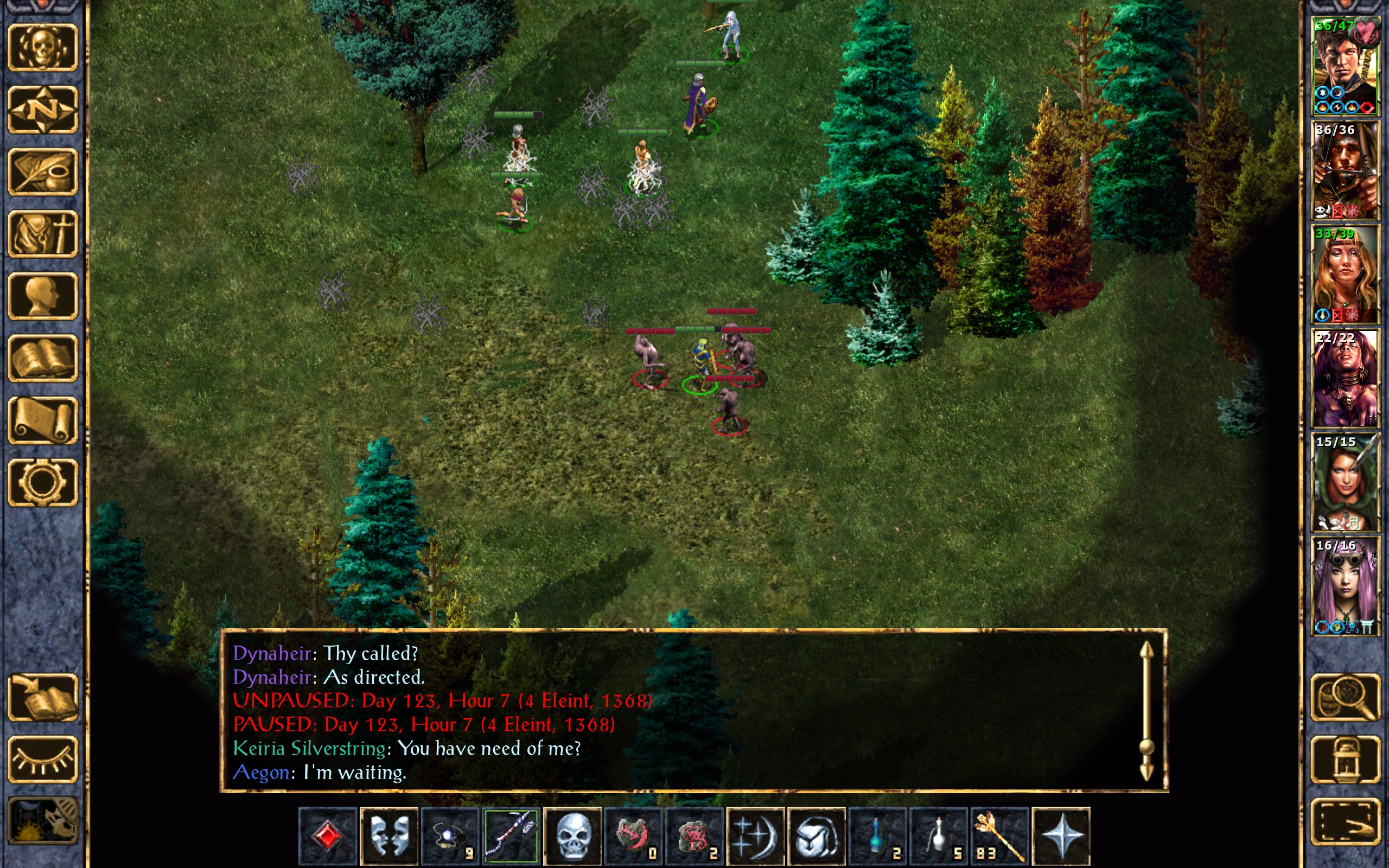
Task: Use the blue potion quick item
Action: click(877, 836)
